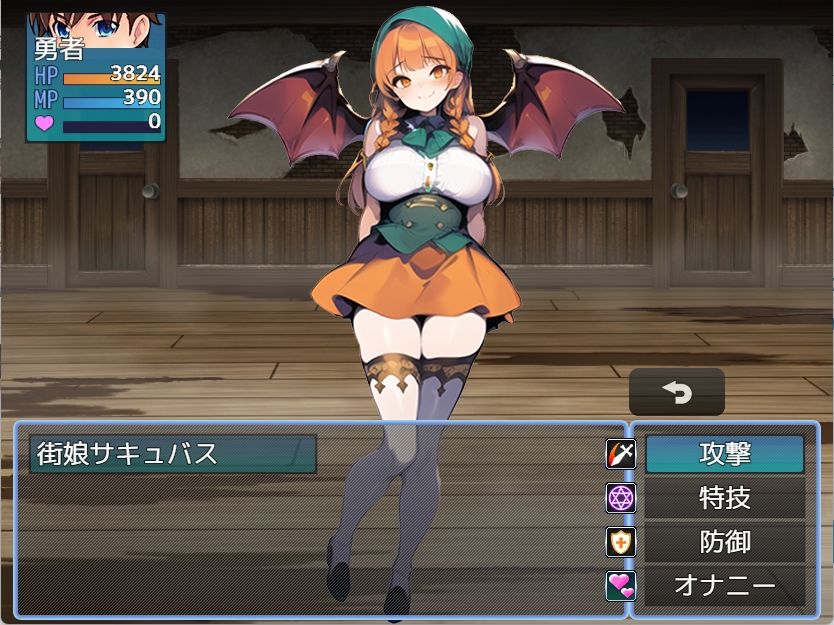Pick the 防御 defend command

724,542
